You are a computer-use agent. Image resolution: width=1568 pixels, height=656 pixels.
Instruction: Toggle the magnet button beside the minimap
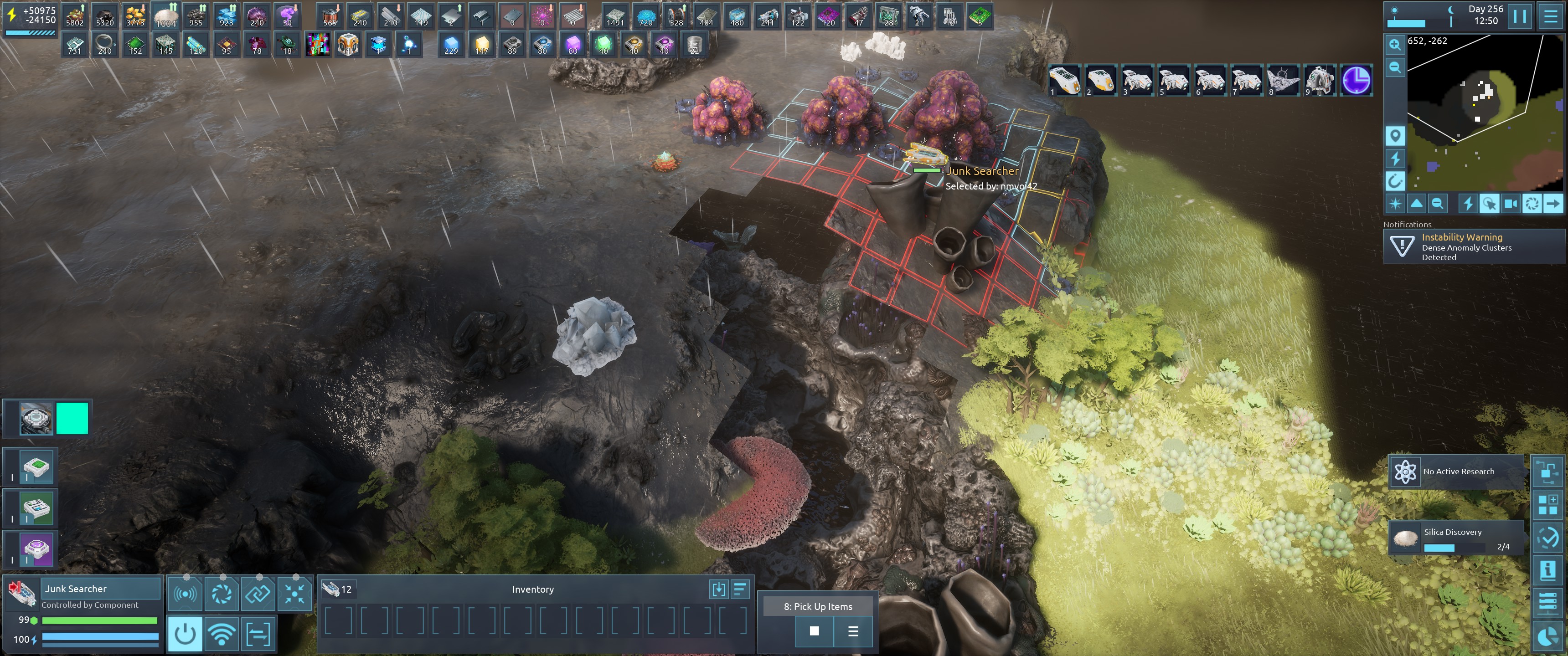(x=1394, y=181)
